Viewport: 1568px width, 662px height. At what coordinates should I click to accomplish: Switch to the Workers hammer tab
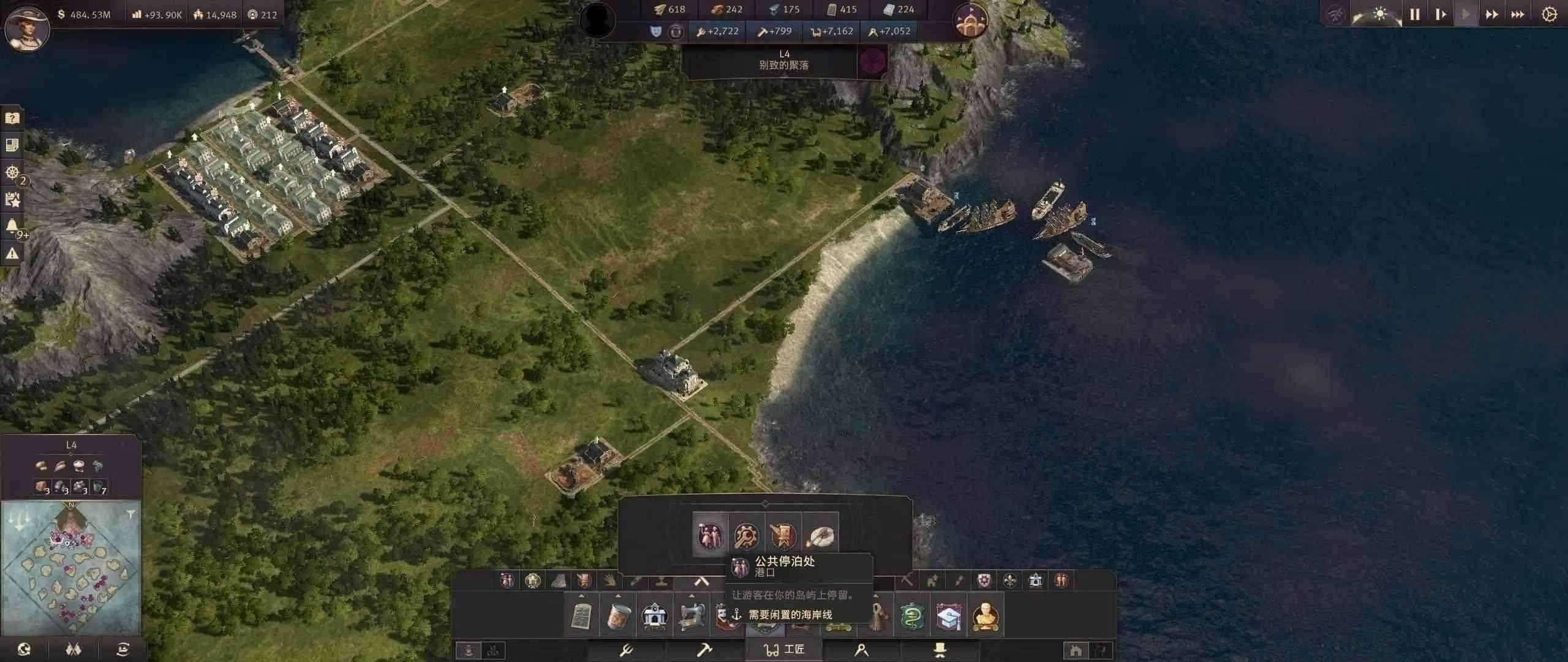coord(704,649)
